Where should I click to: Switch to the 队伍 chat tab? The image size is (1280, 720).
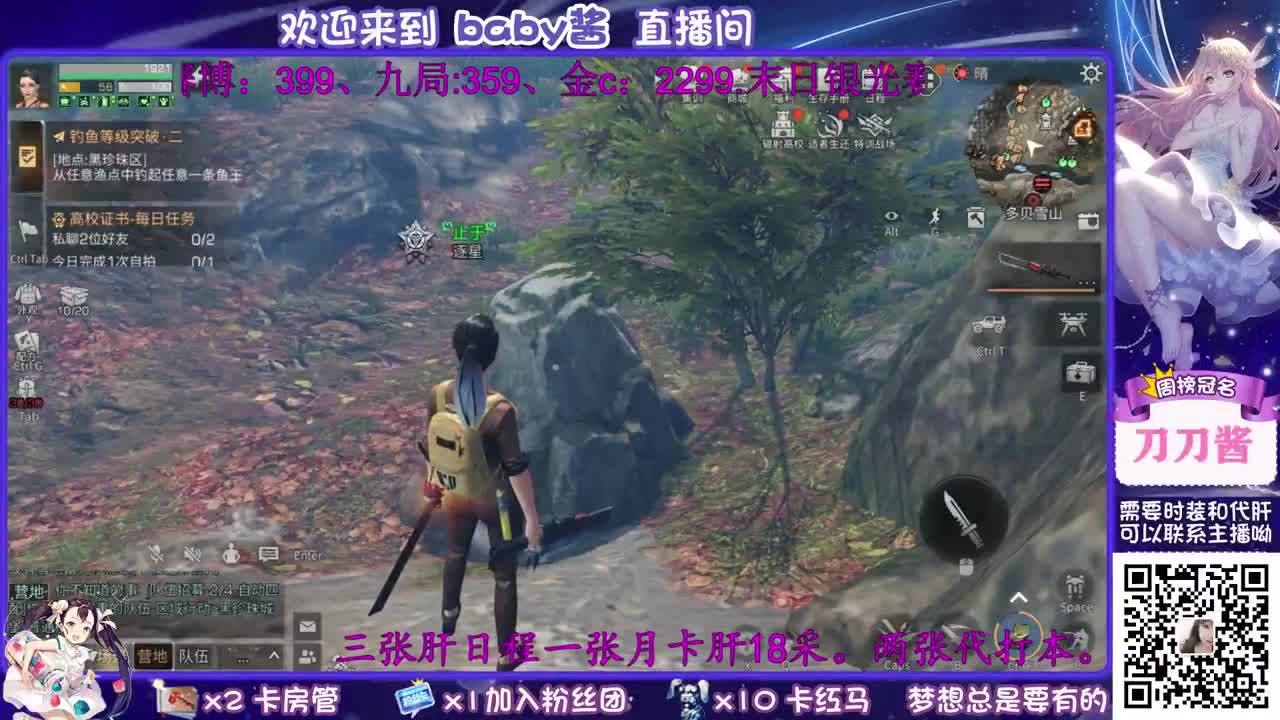click(x=193, y=657)
